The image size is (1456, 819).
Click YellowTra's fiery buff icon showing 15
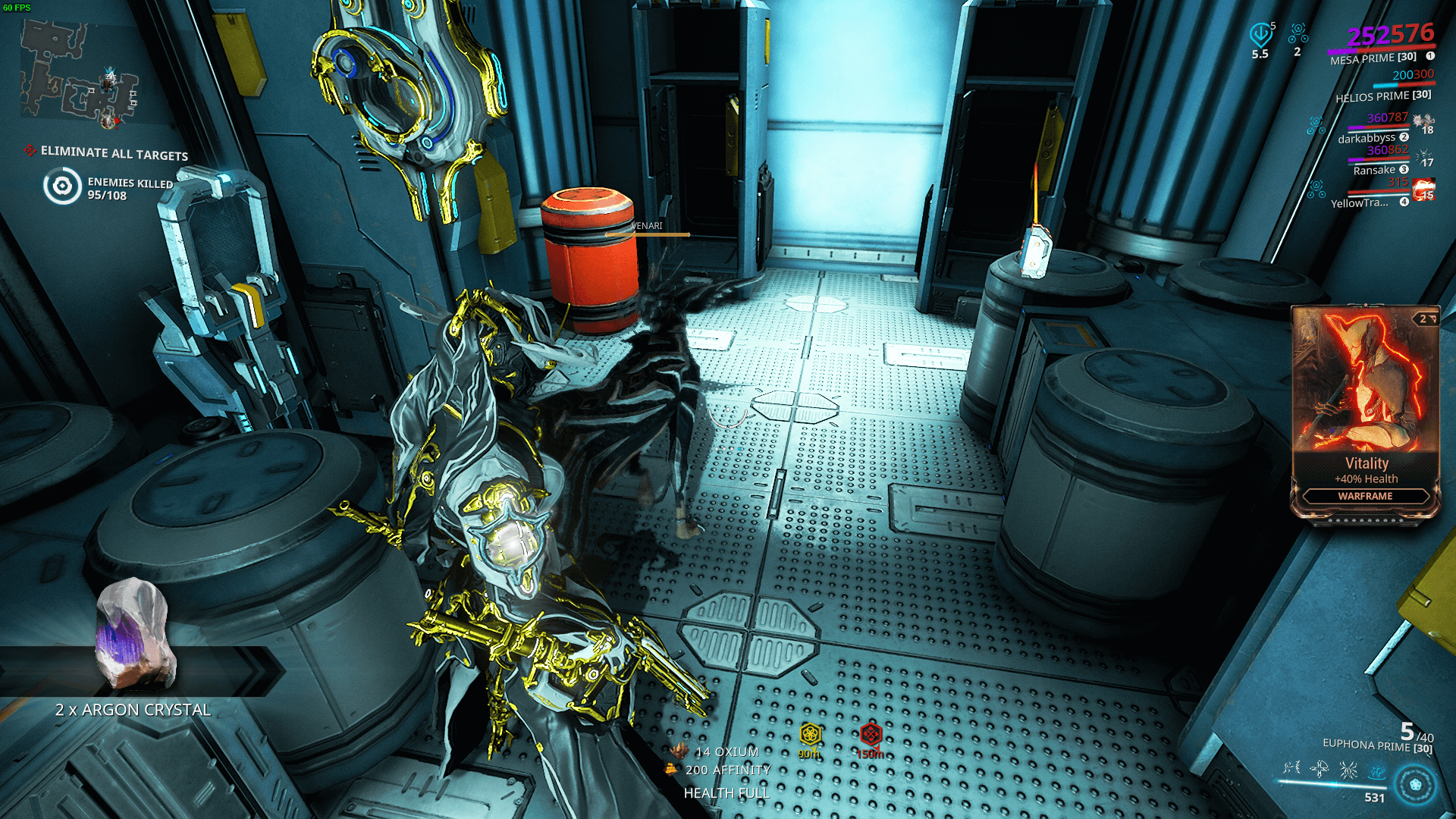pos(1423,190)
